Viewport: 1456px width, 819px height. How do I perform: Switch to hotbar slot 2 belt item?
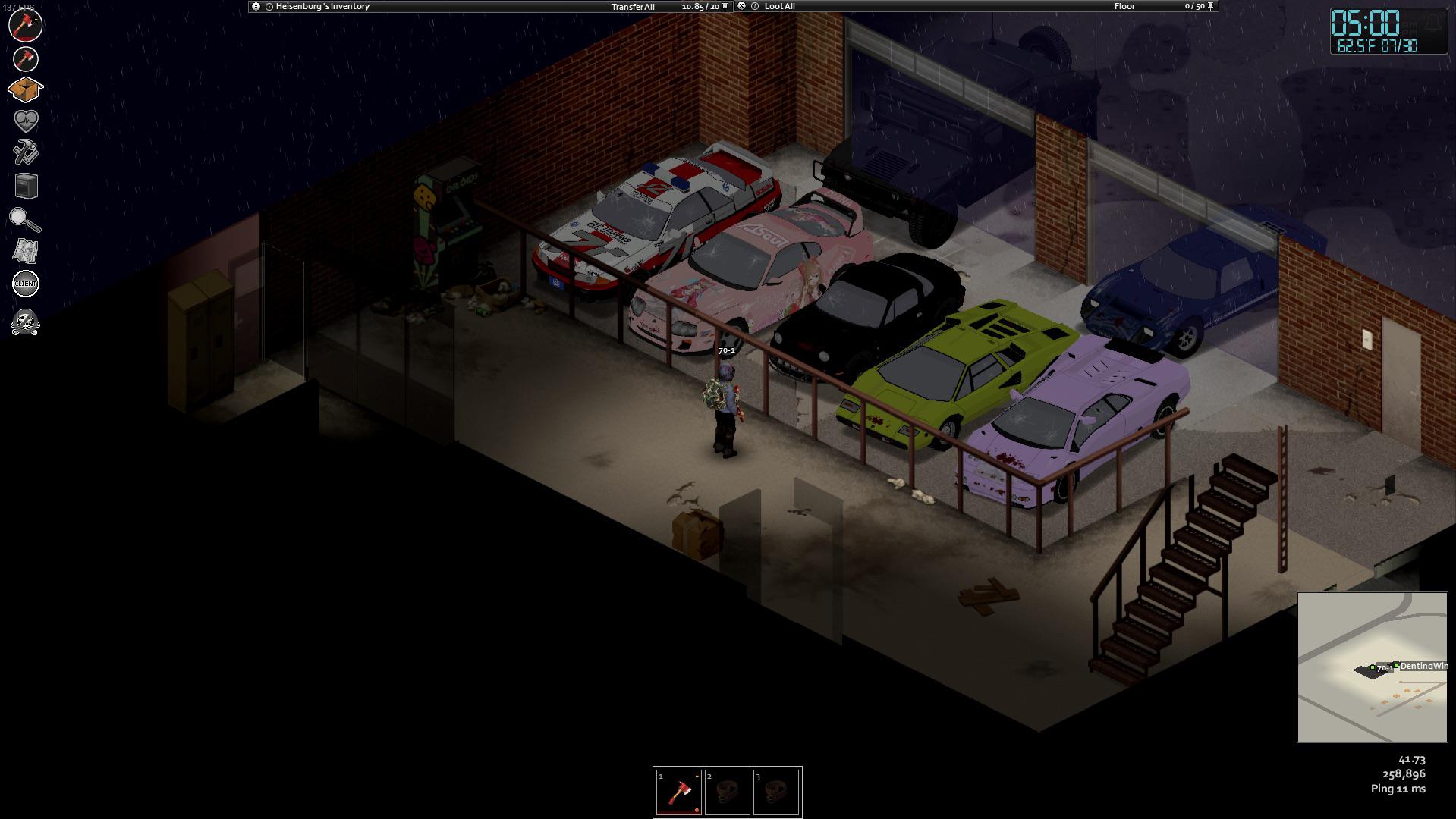(727, 791)
